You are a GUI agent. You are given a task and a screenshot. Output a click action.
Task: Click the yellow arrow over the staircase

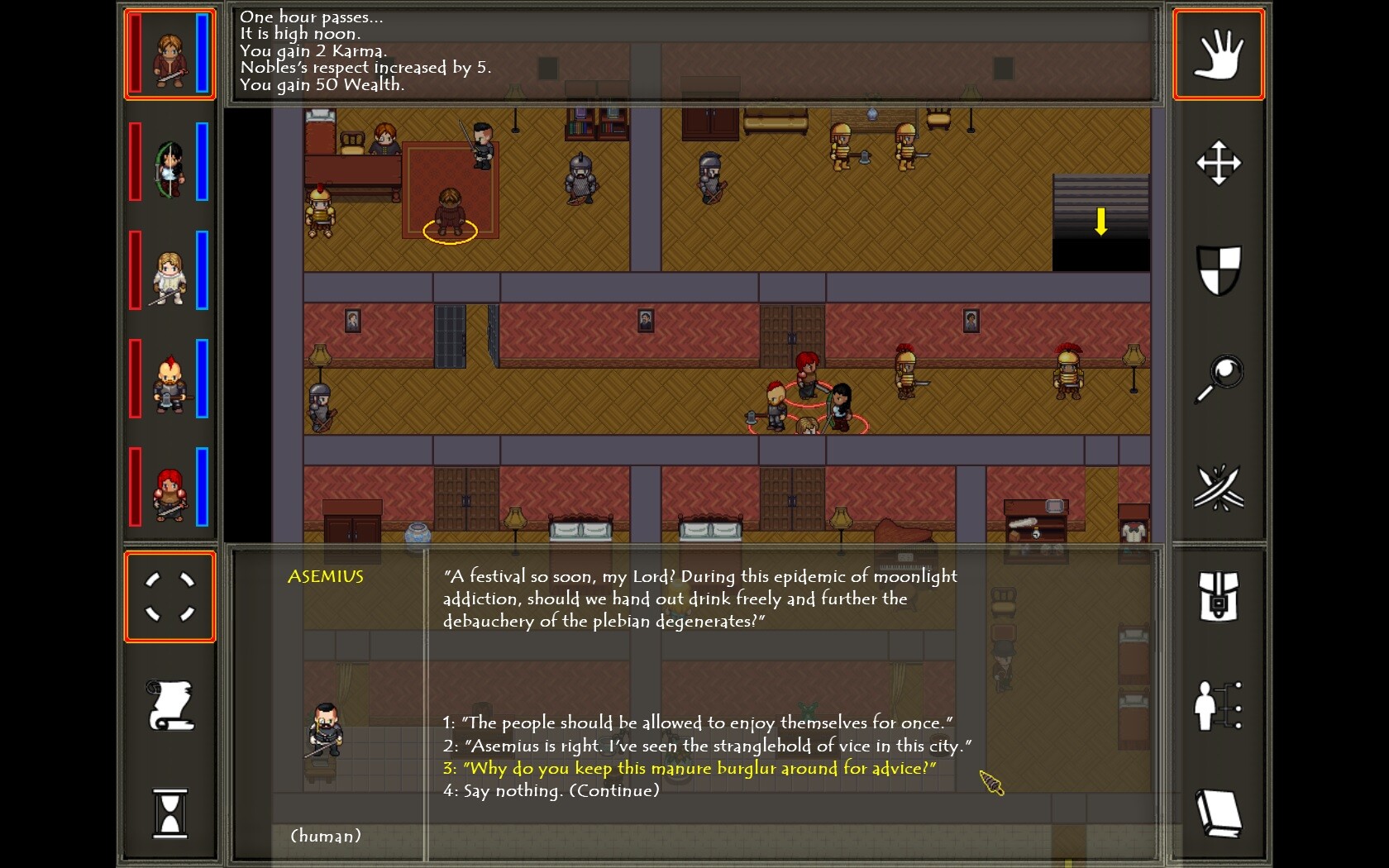coord(1100,221)
